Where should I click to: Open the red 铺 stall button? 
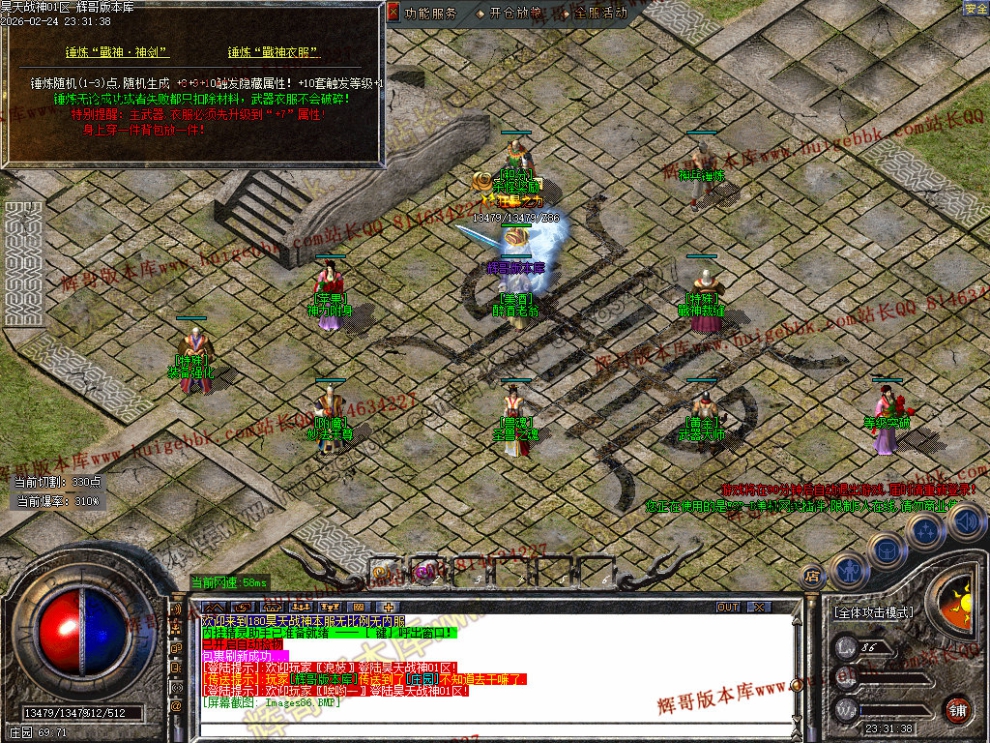pyautogui.click(x=957, y=709)
